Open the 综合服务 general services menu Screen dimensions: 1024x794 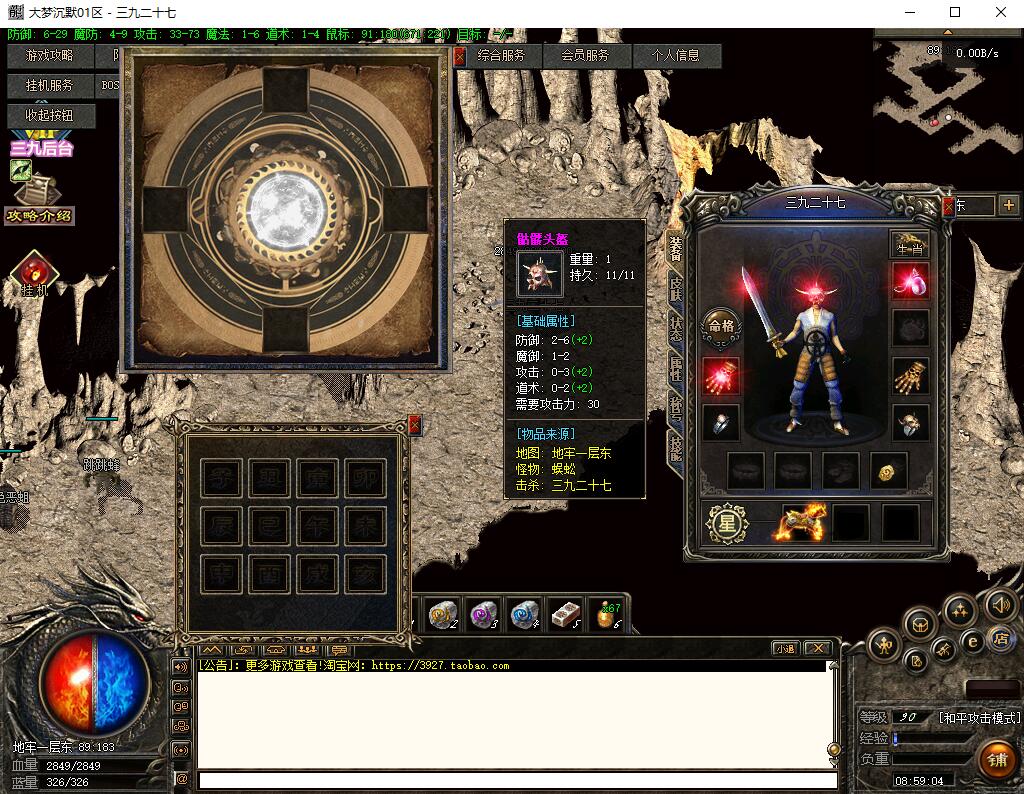pos(501,56)
